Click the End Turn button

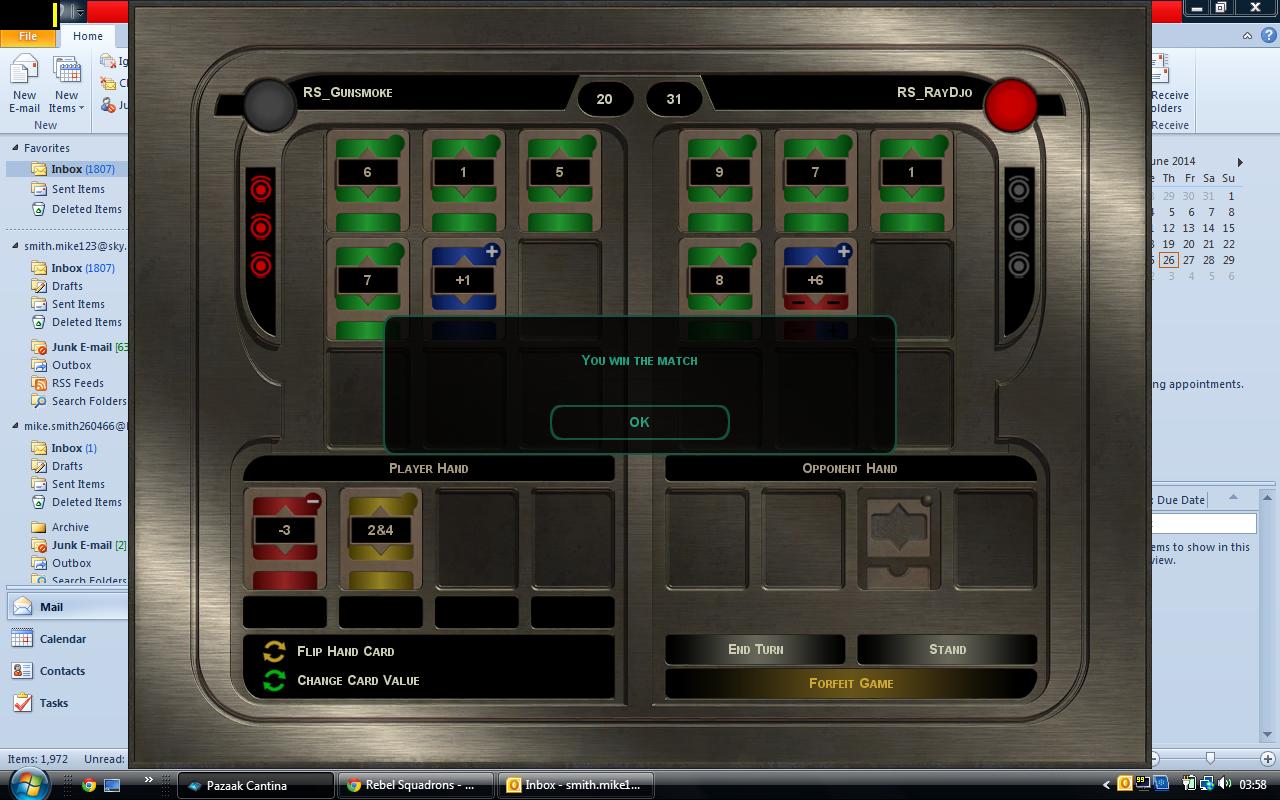(x=755, y=649)
